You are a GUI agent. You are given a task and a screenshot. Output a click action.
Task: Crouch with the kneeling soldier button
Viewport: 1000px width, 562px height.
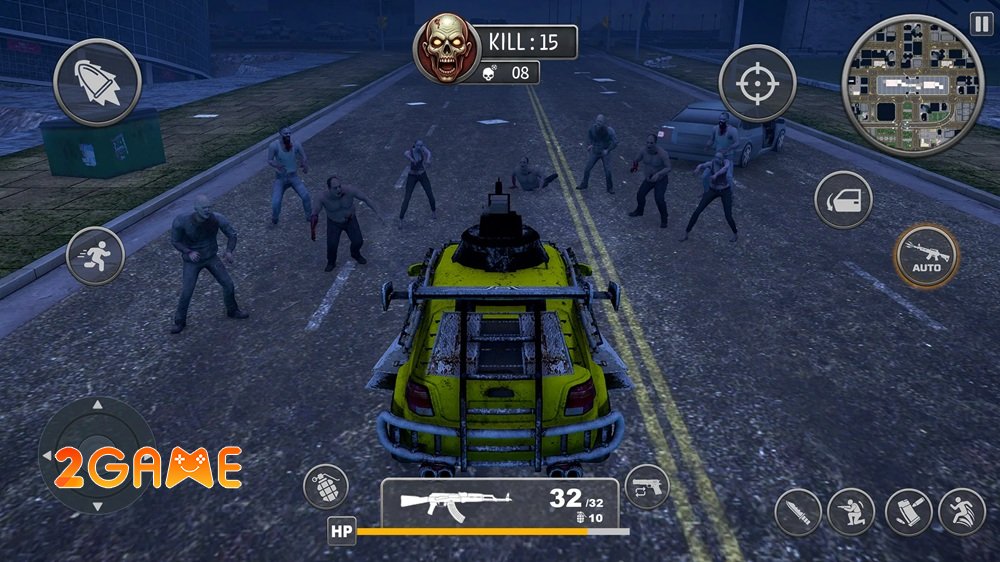(851, 512)
